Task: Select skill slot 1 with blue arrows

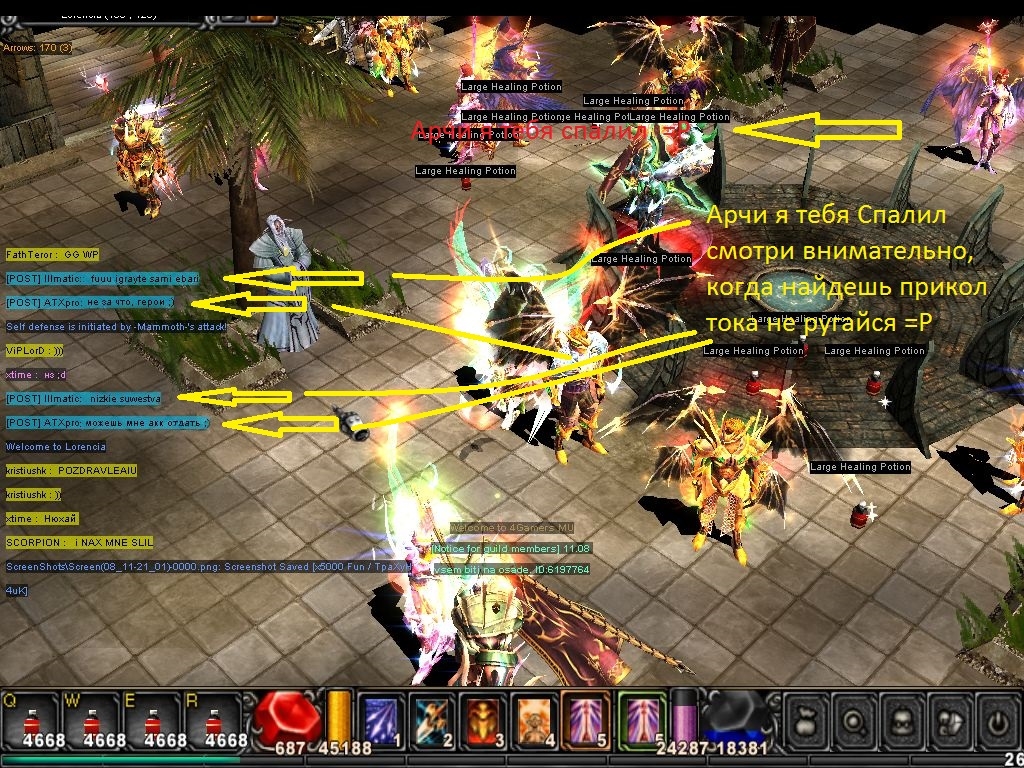Action: (380, 719)
